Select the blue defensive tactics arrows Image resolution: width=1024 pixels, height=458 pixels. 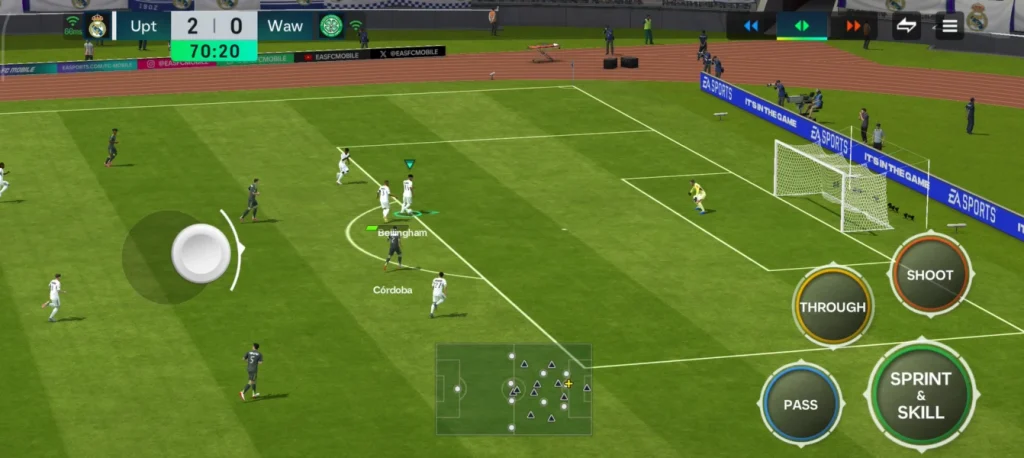pos(751,26)
